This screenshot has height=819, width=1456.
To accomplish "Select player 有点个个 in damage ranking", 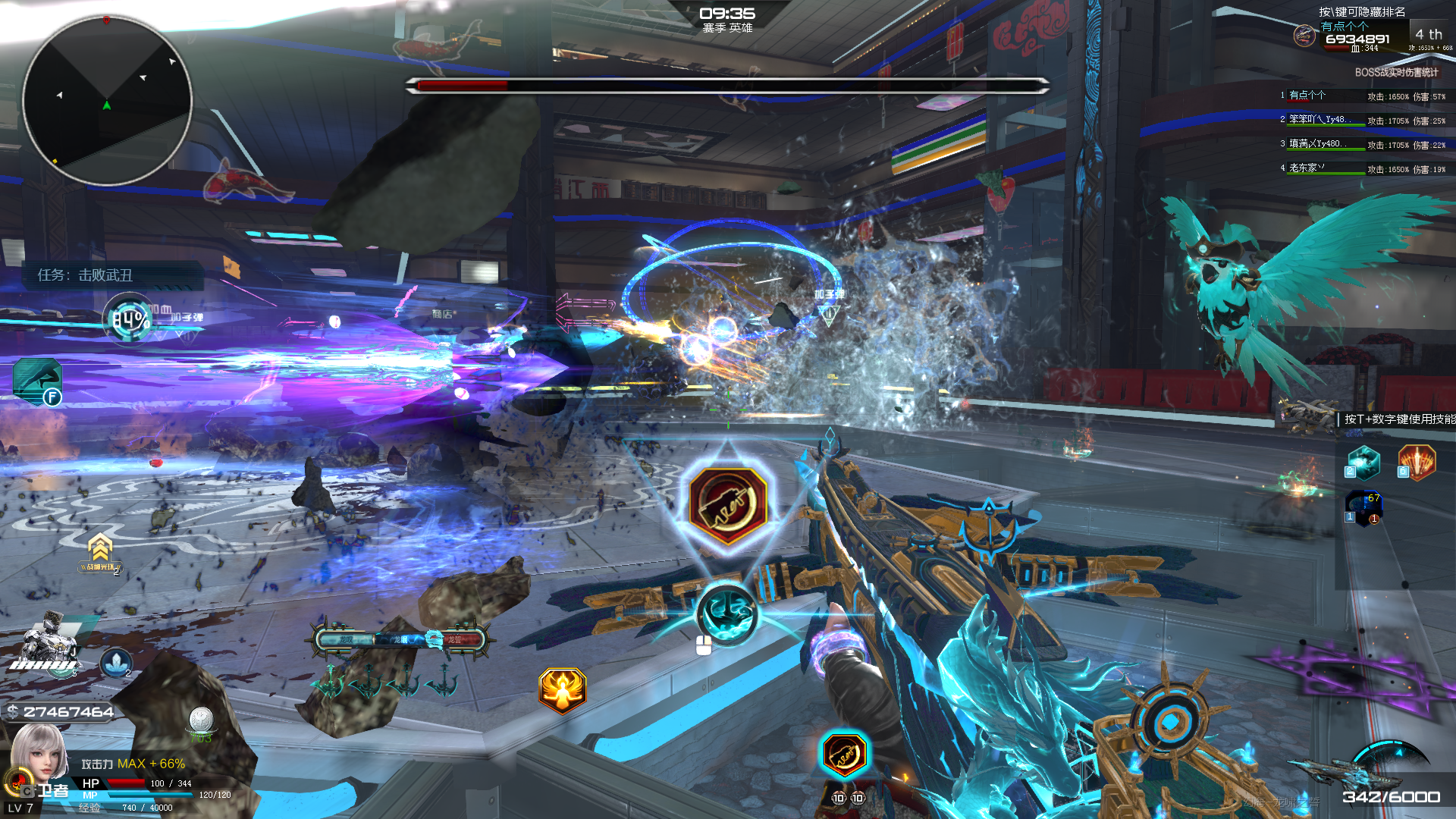I will pos(1307,96).
